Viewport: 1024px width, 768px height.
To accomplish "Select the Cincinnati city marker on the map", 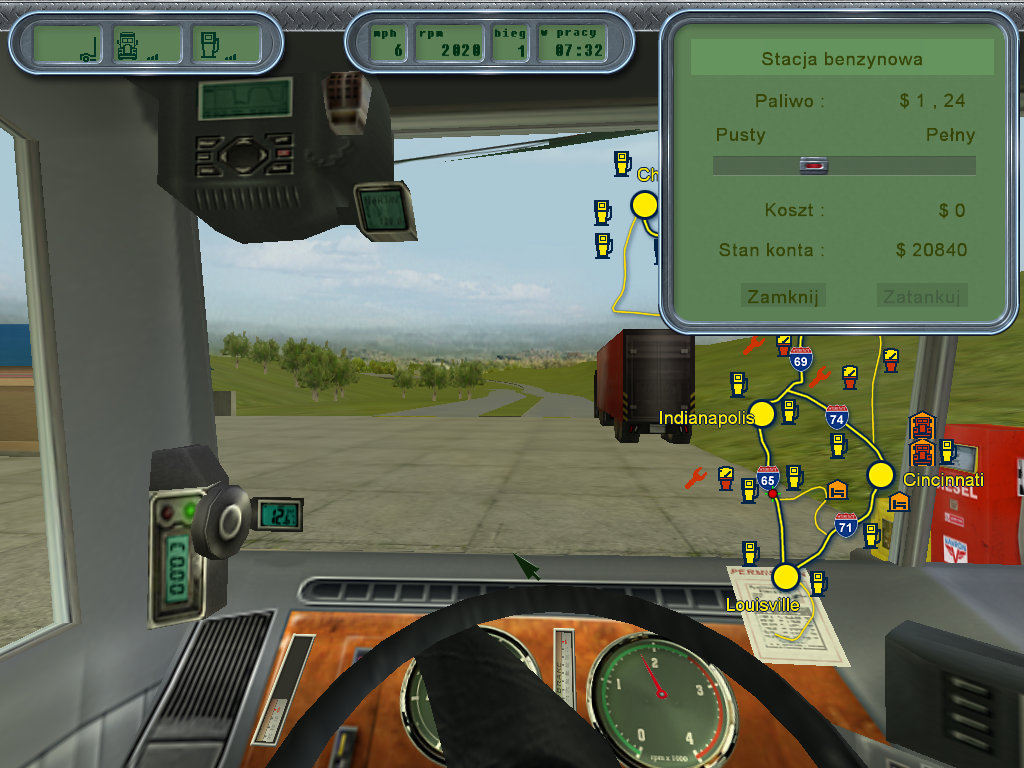I will (880, 474).
